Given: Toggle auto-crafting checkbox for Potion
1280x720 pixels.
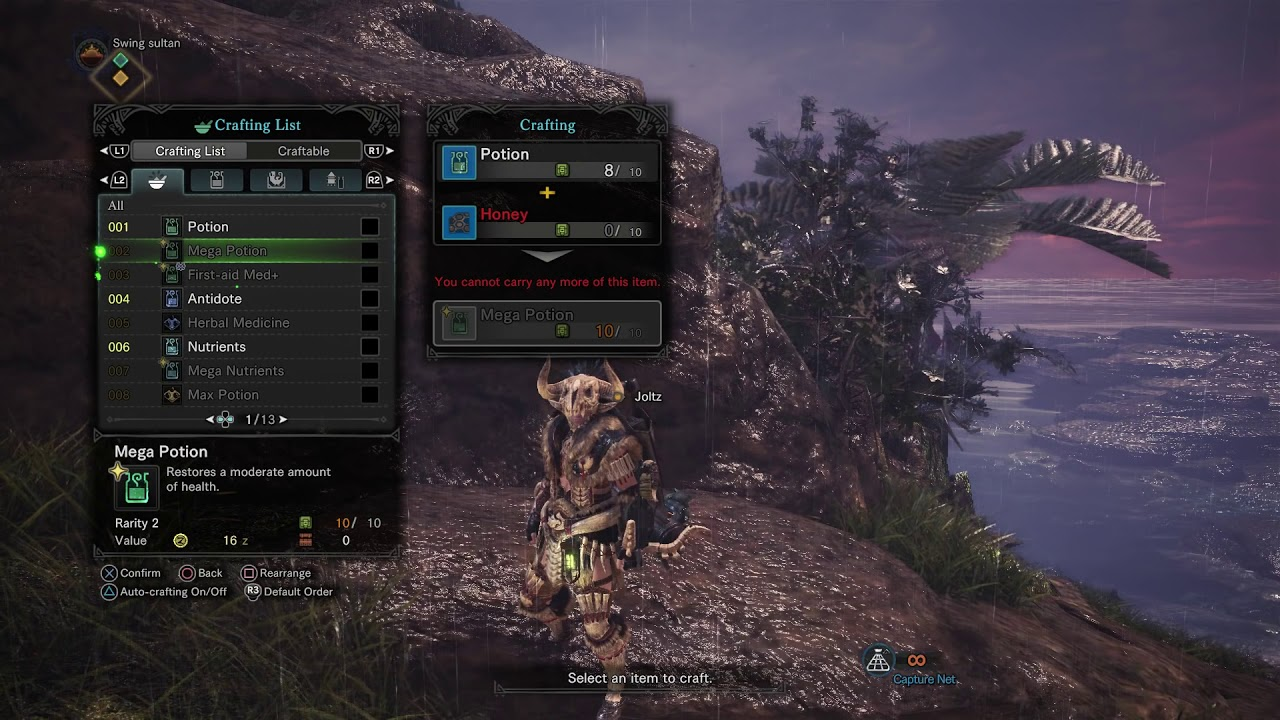Looking at the screenshot, I should tap(369, 227).
